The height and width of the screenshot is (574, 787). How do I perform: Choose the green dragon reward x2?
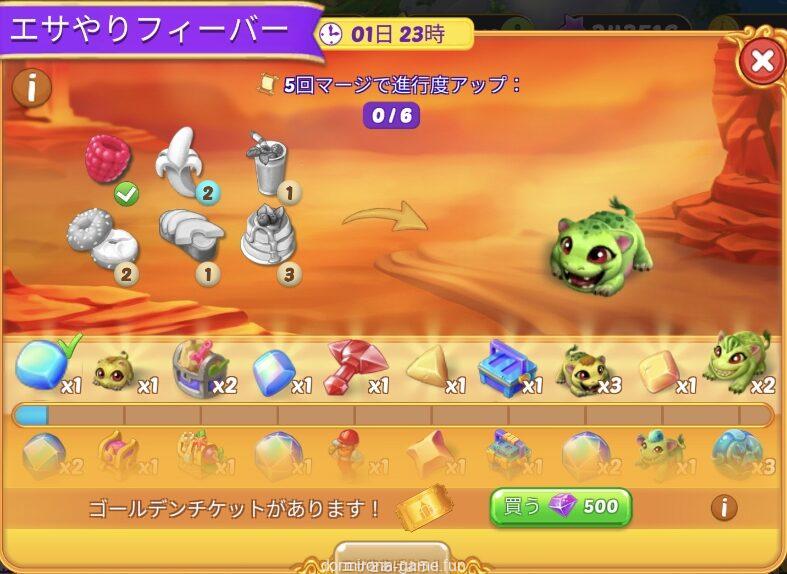(738, 364)
